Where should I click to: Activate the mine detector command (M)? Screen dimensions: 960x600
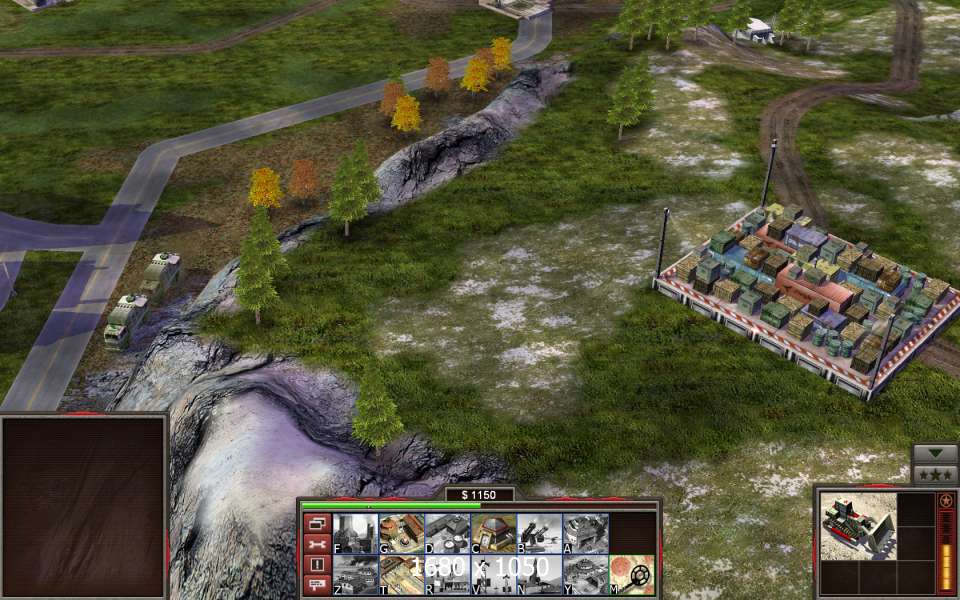(632, 575)
